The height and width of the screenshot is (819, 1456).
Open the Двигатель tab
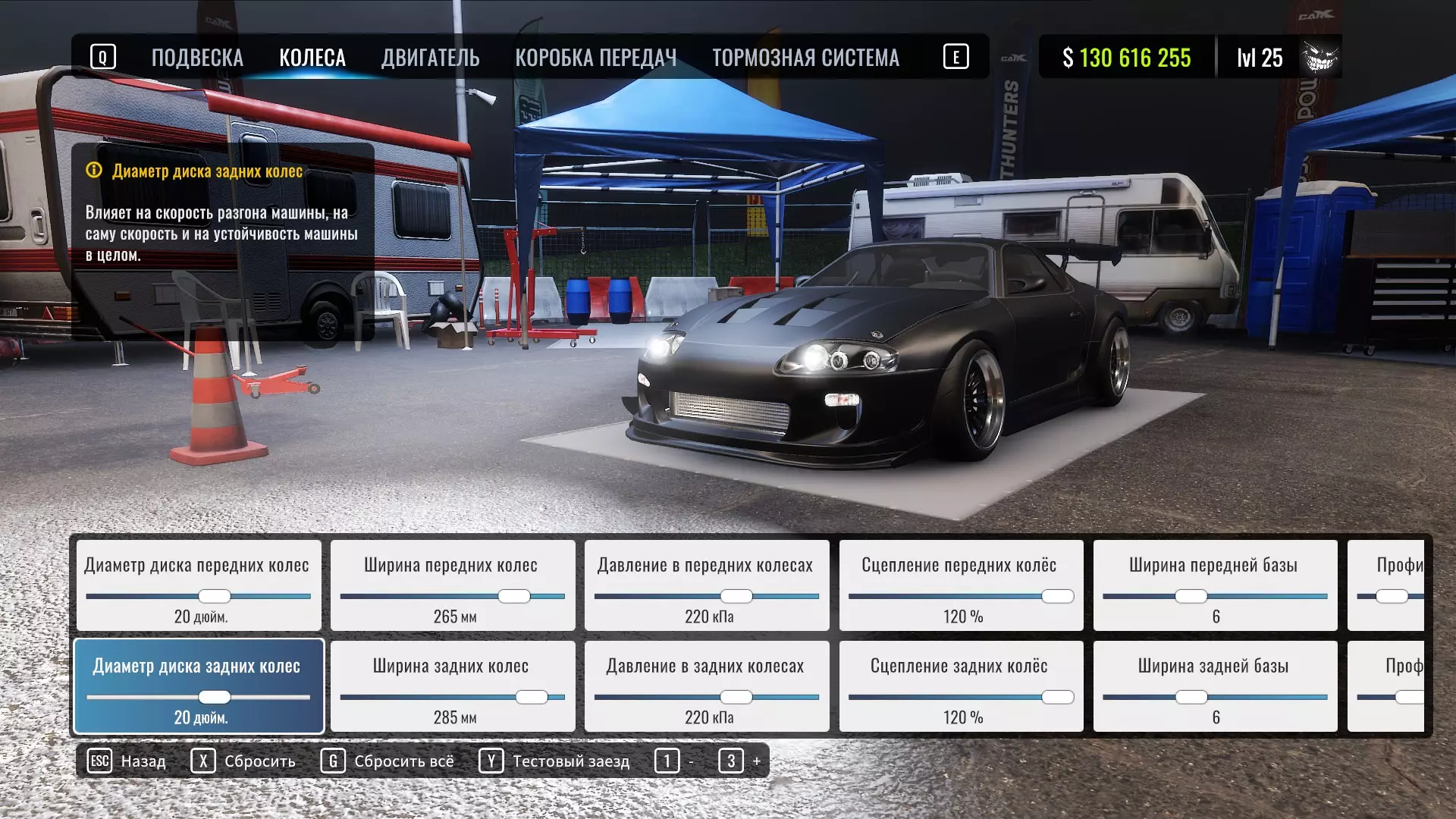click(x=430, y=58)
